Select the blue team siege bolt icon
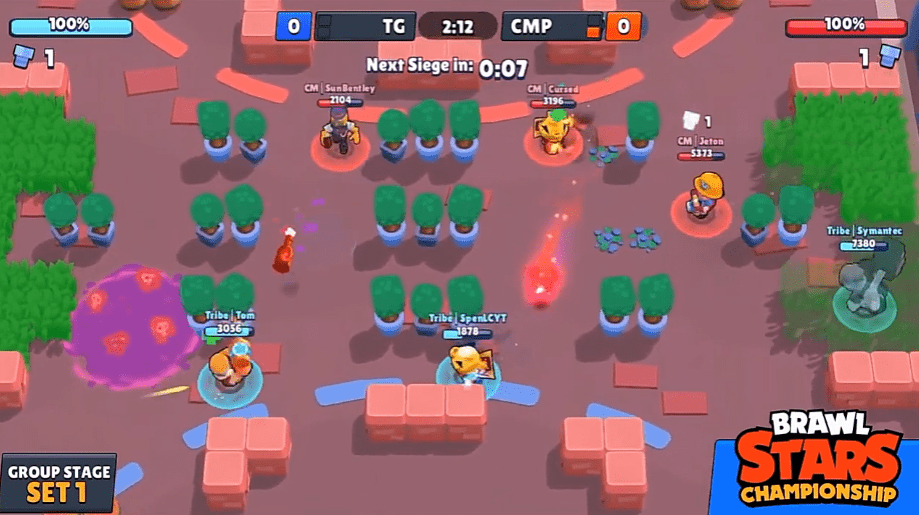Viewport: 919px width, 515px height. coord(24,57)
